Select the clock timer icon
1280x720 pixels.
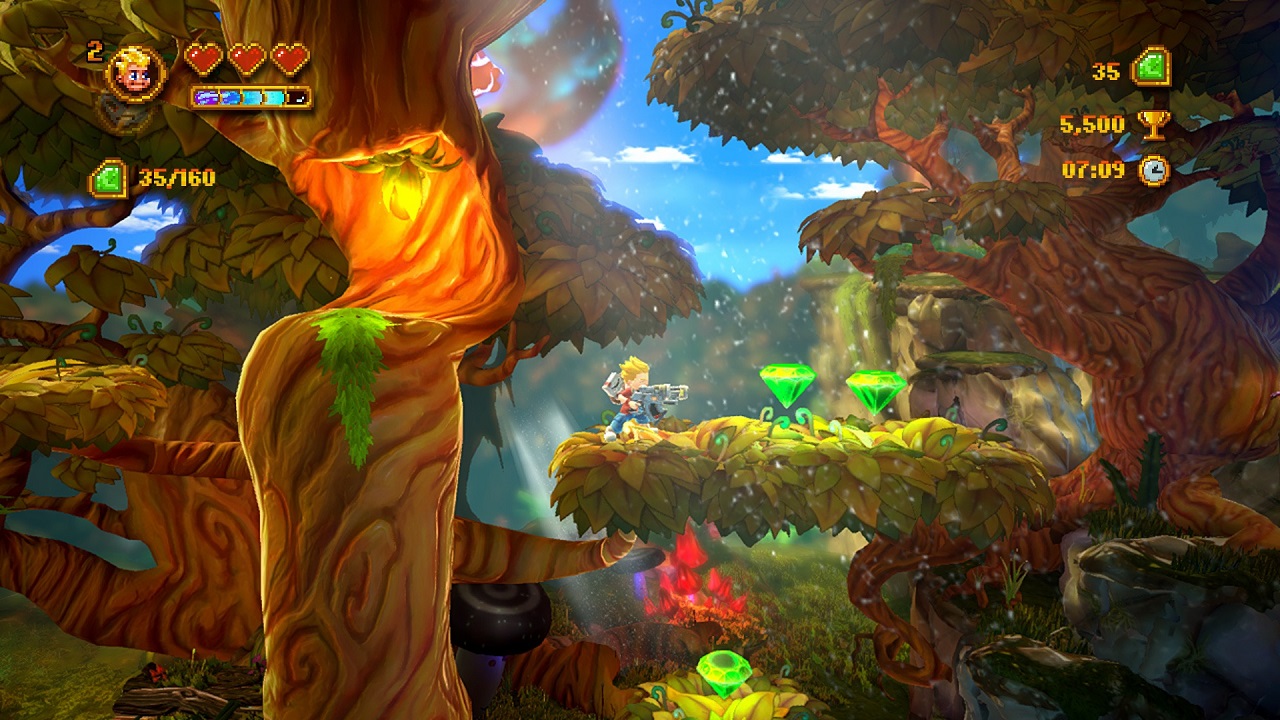1155,170
